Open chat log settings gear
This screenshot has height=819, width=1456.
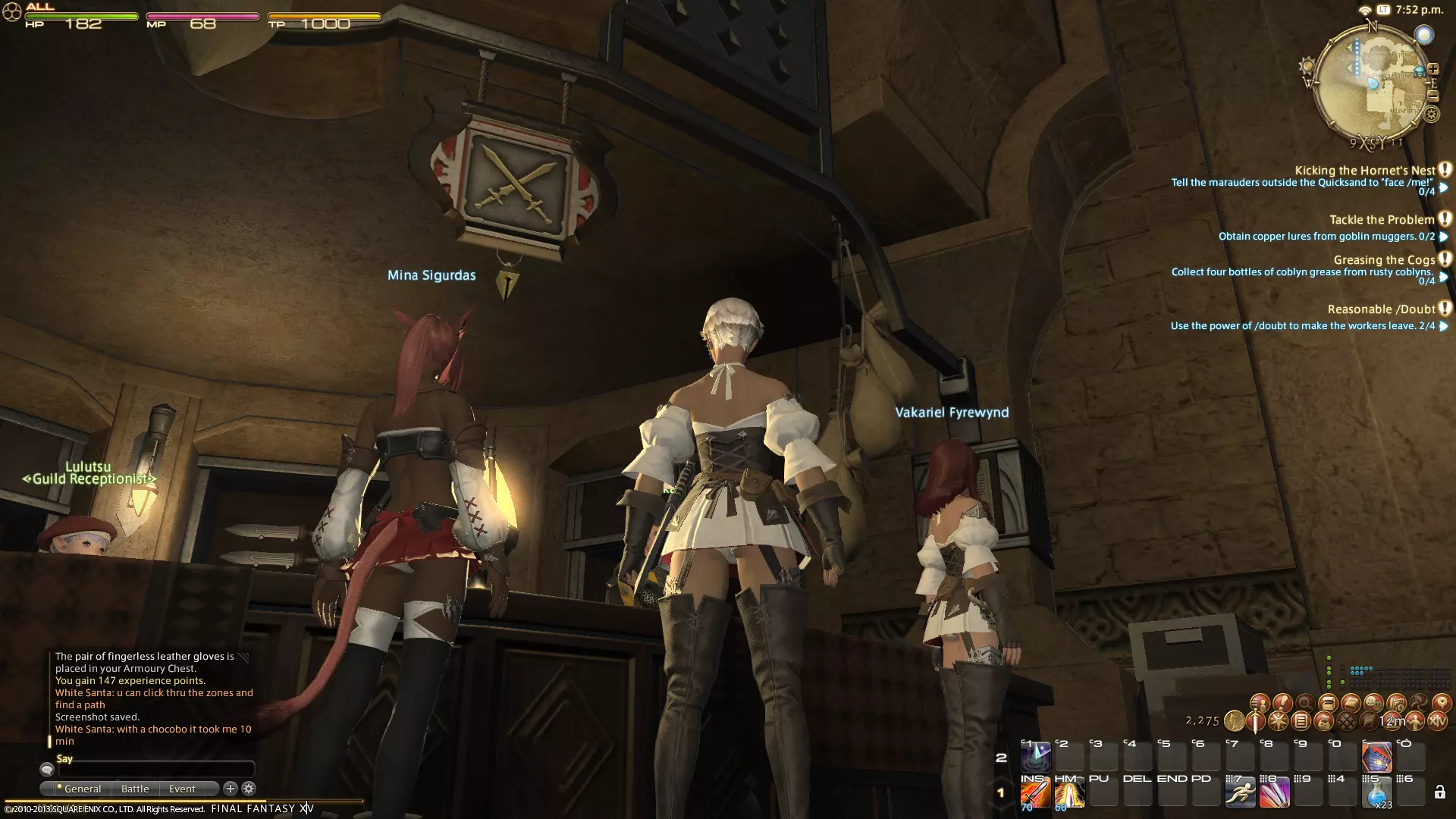[x=248, y=789]
